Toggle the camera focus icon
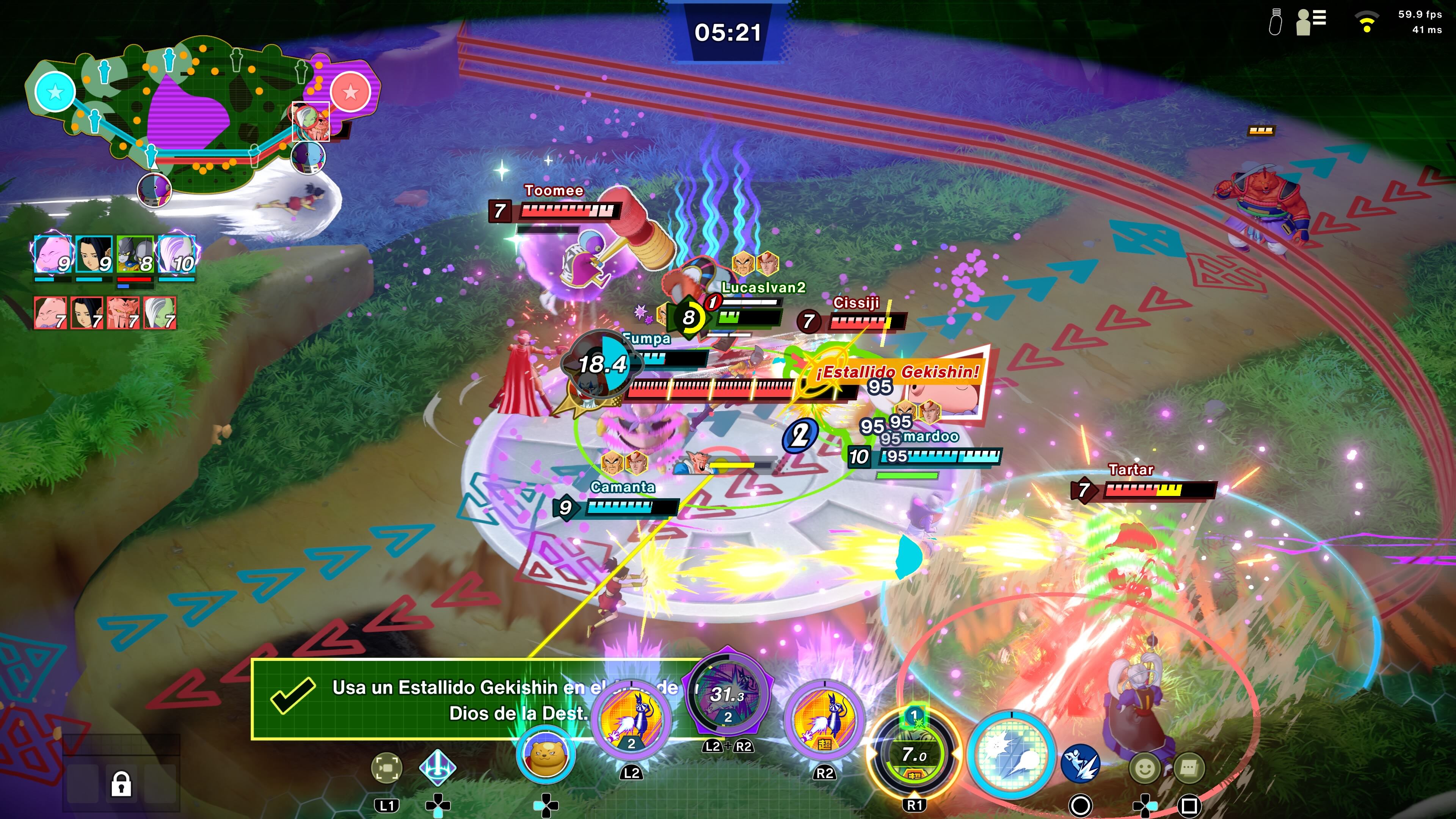1456x819 pixels. 387,767
